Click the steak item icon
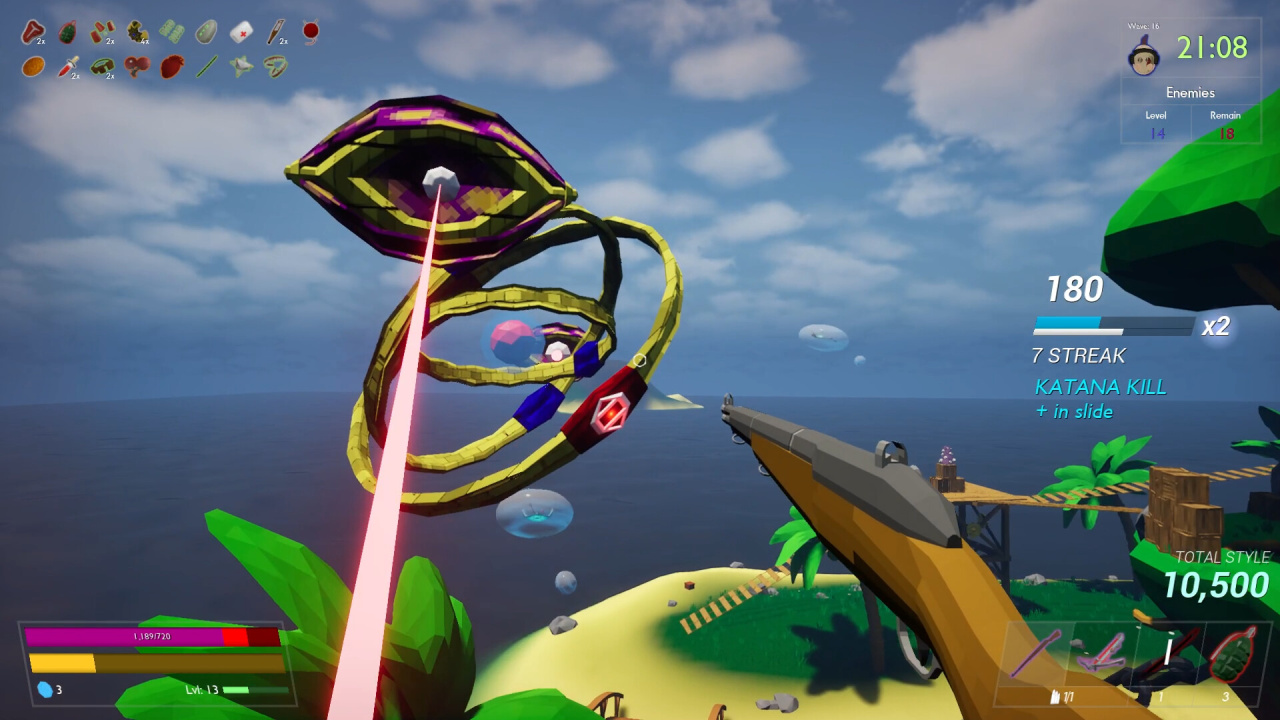Viewport: 1280px width, 720px height. tap(33, 32)
